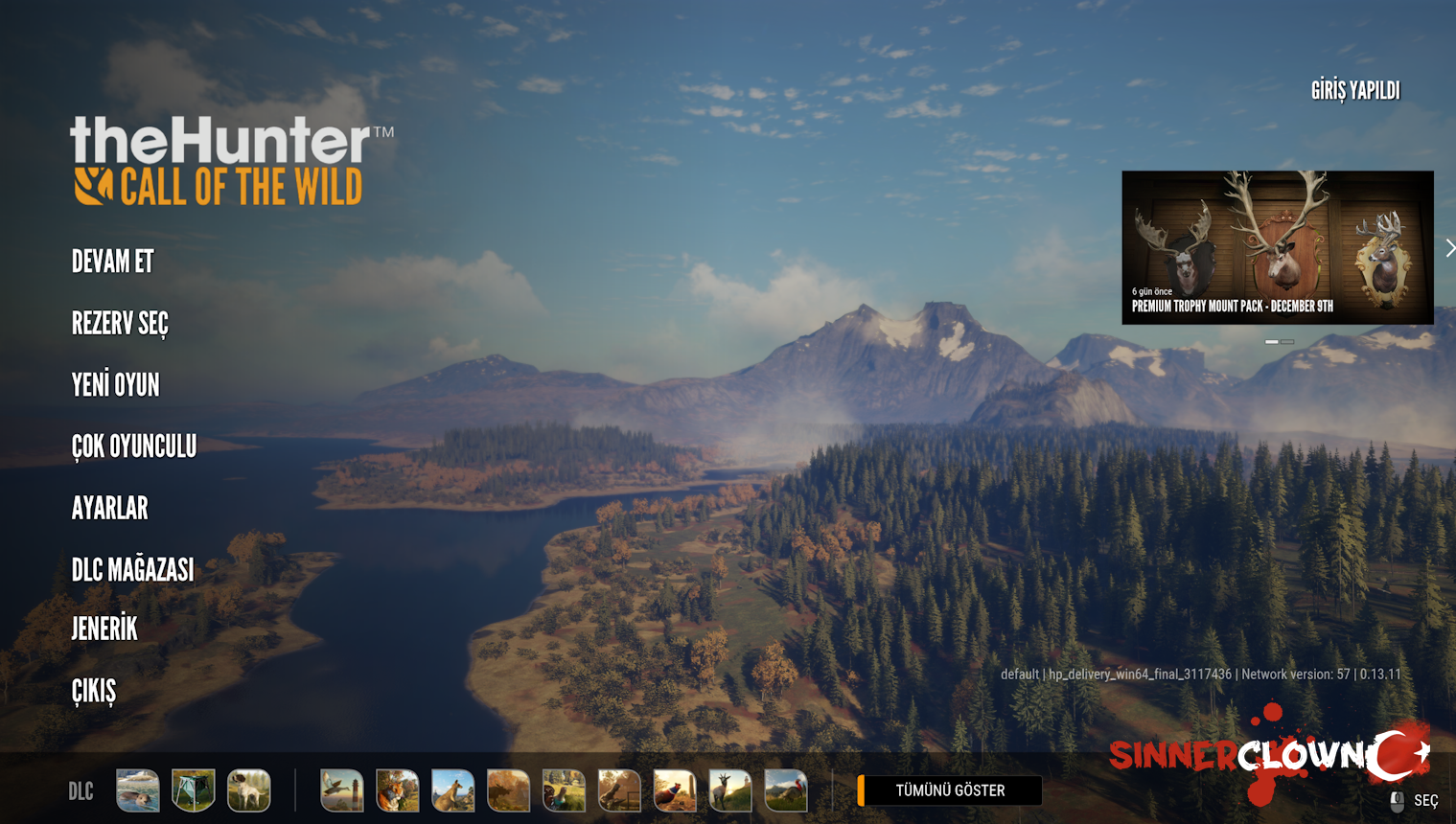Select the flying duck and lighthouse DLC icon
Screen dimensions: 1456x824
(x=341, y=790)
